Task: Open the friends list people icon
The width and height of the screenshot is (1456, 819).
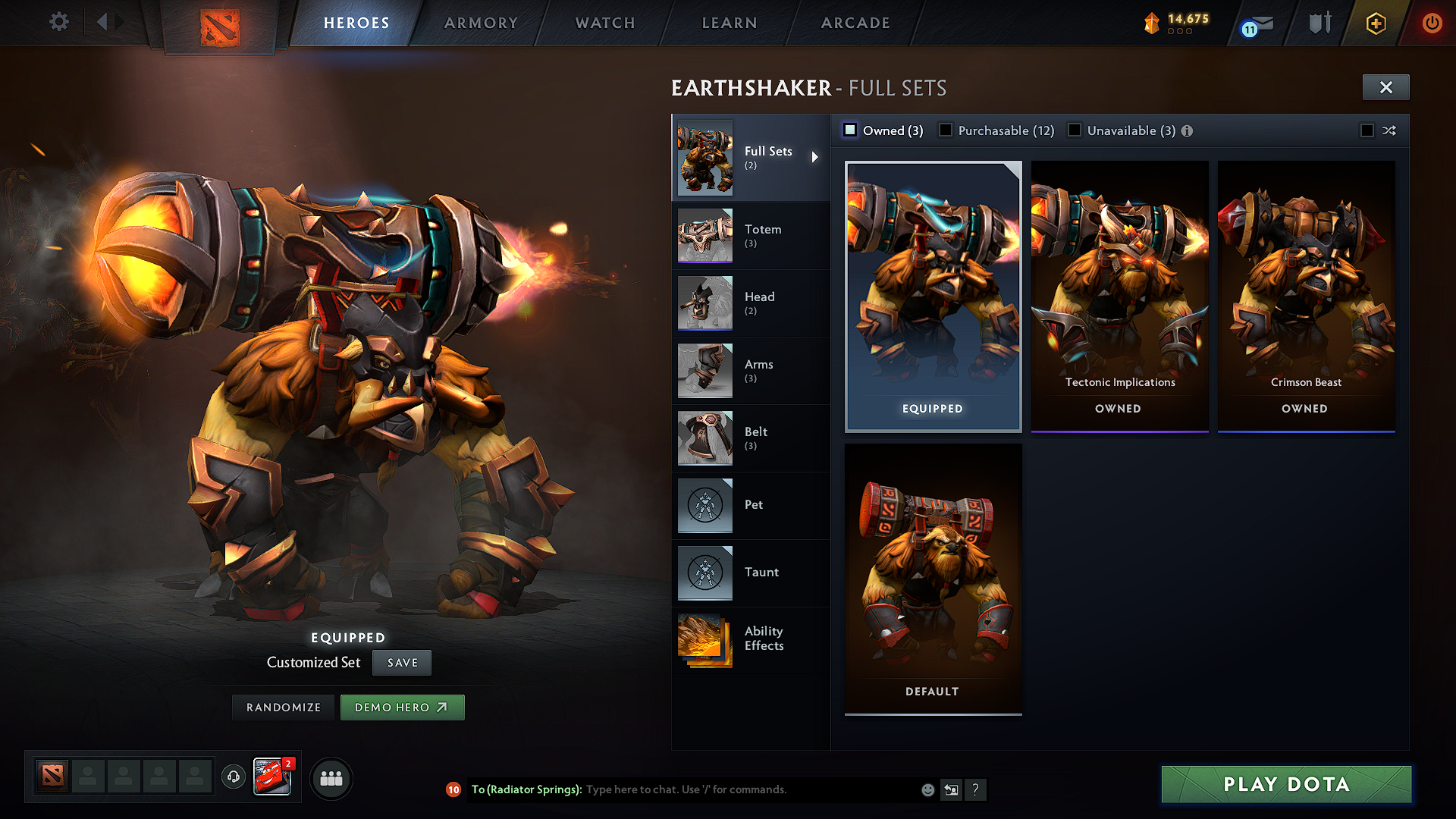Action: 331,778
